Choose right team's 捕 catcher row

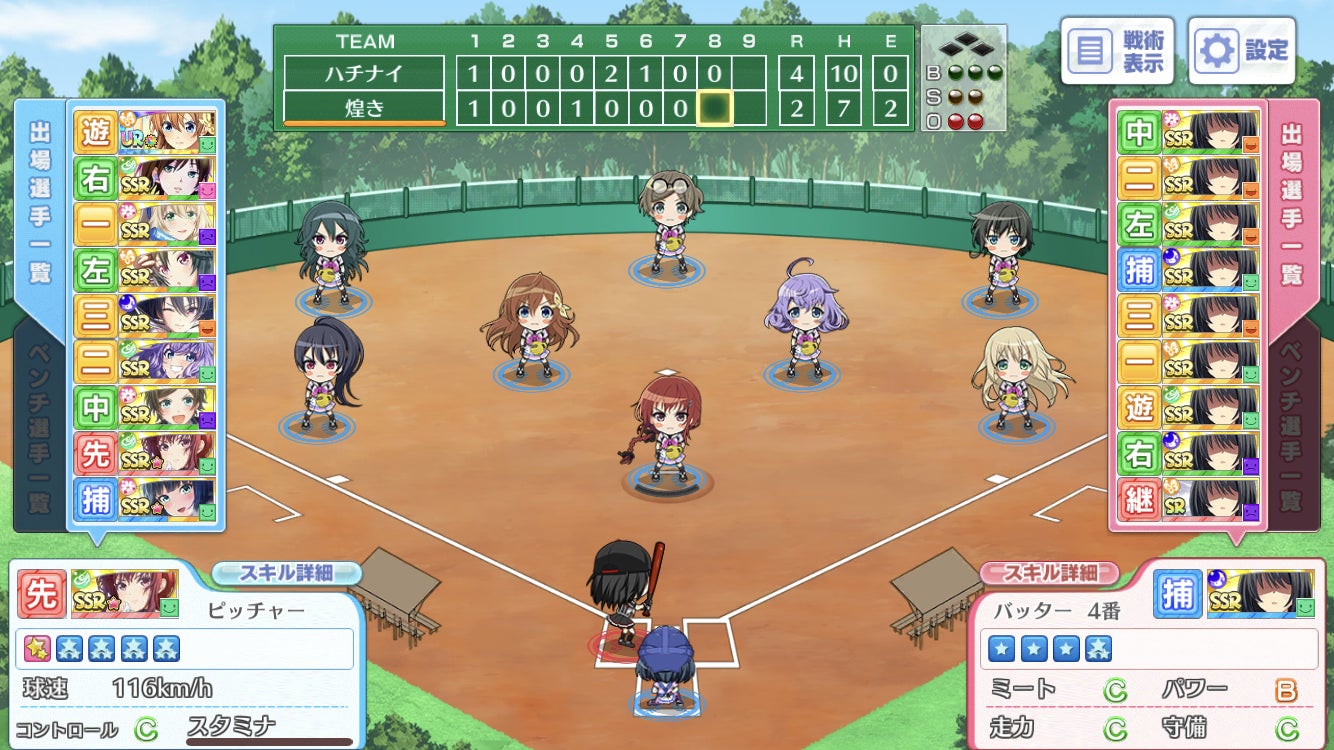pos(1188,270)
